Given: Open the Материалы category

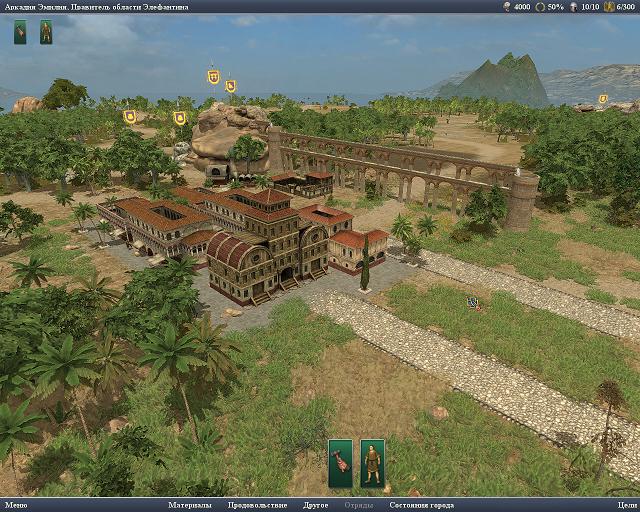Looking at the screenshot, I should [x=190, y=505].
